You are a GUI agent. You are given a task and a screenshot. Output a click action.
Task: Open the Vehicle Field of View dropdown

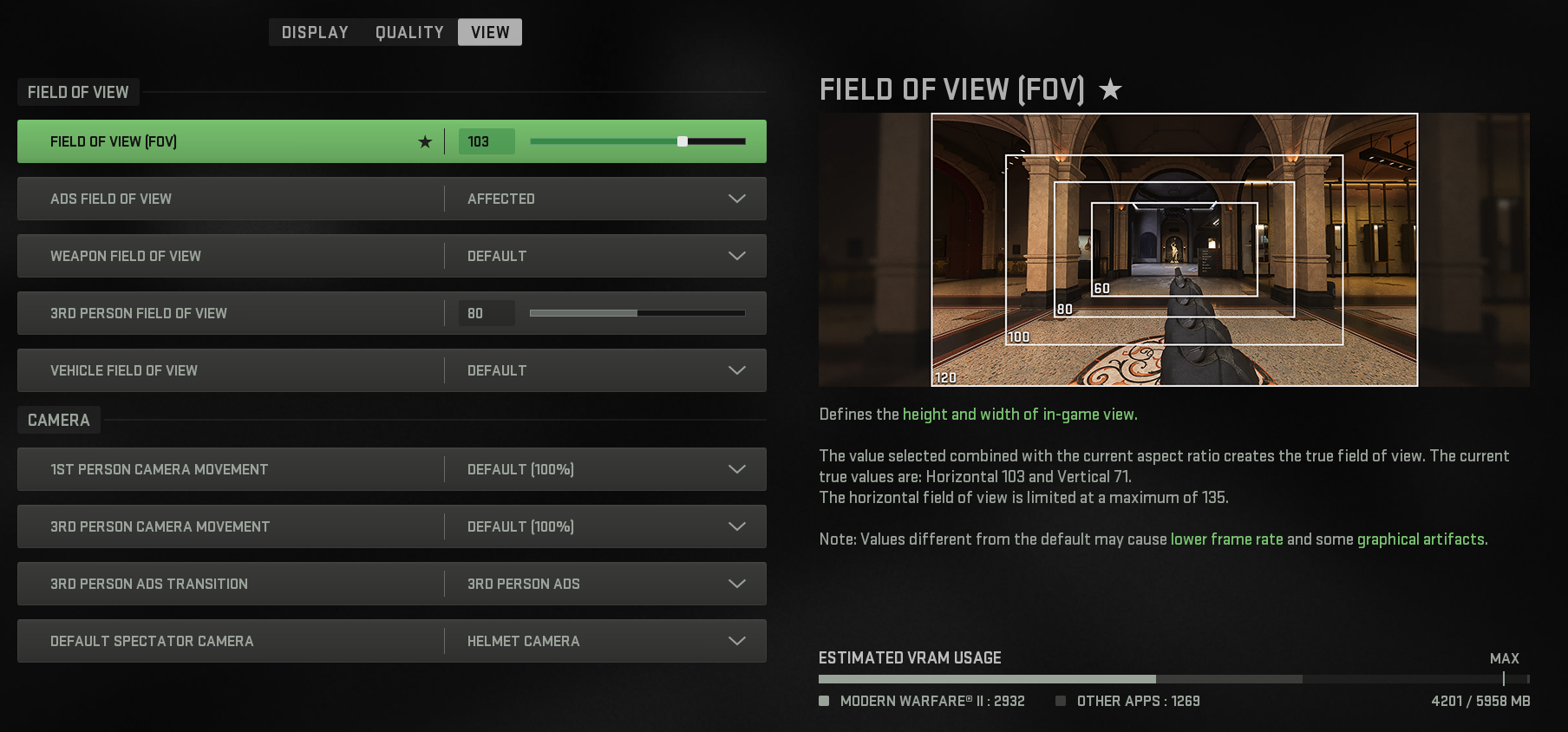point(736,370)
